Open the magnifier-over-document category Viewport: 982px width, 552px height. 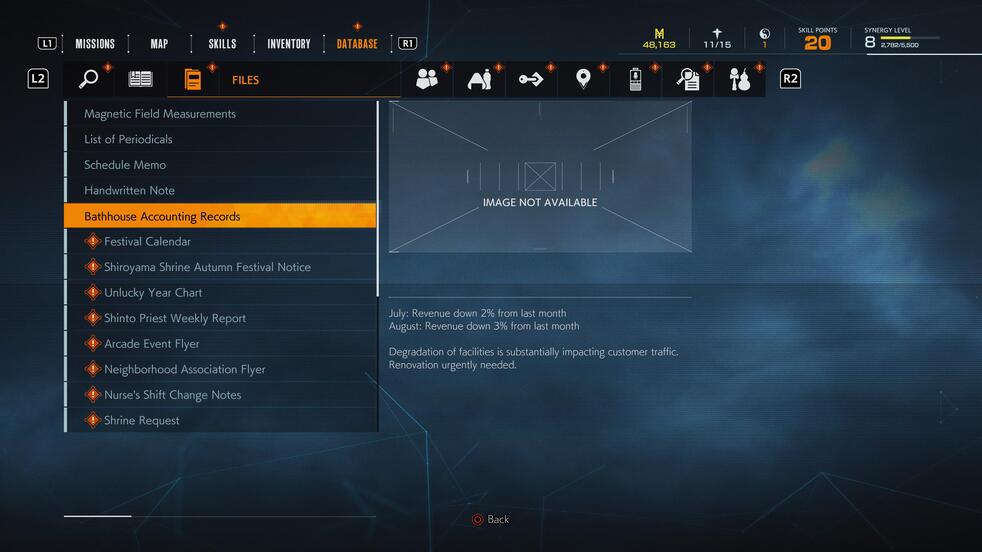[688, 79]
